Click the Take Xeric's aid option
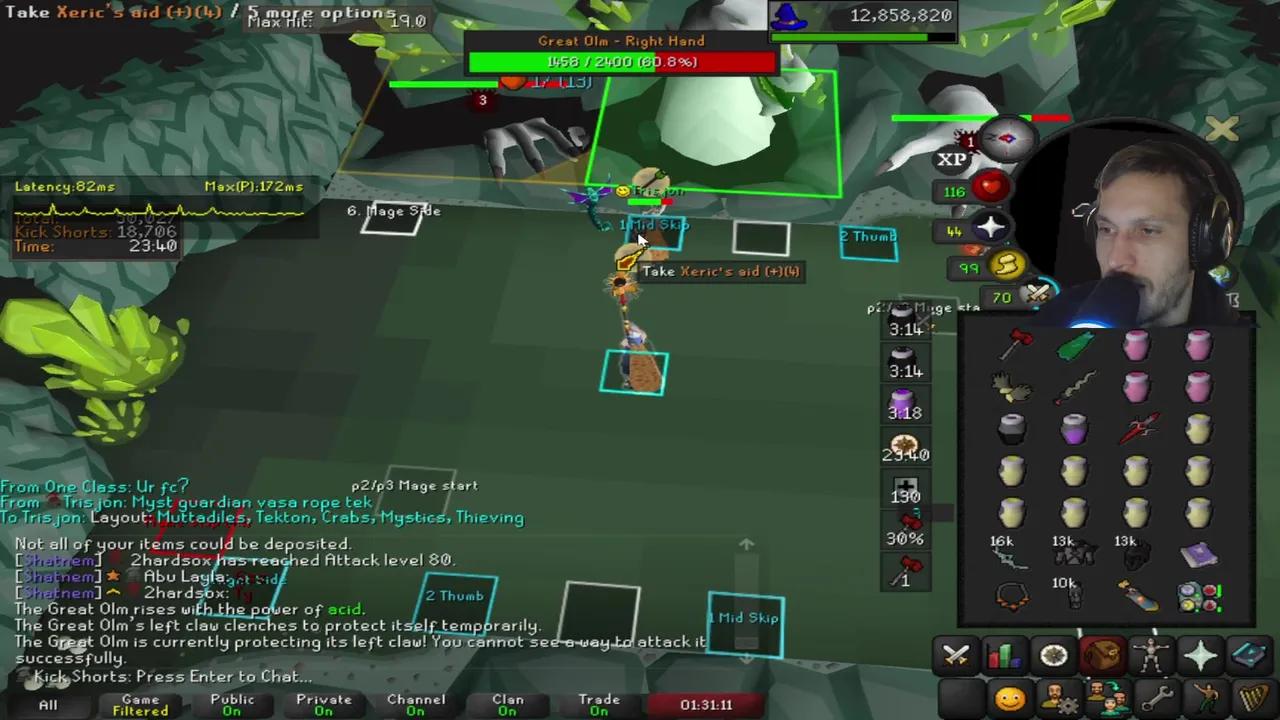This screenshot has height=720, width=1280. pyautogui.click(x=719, y=270)
